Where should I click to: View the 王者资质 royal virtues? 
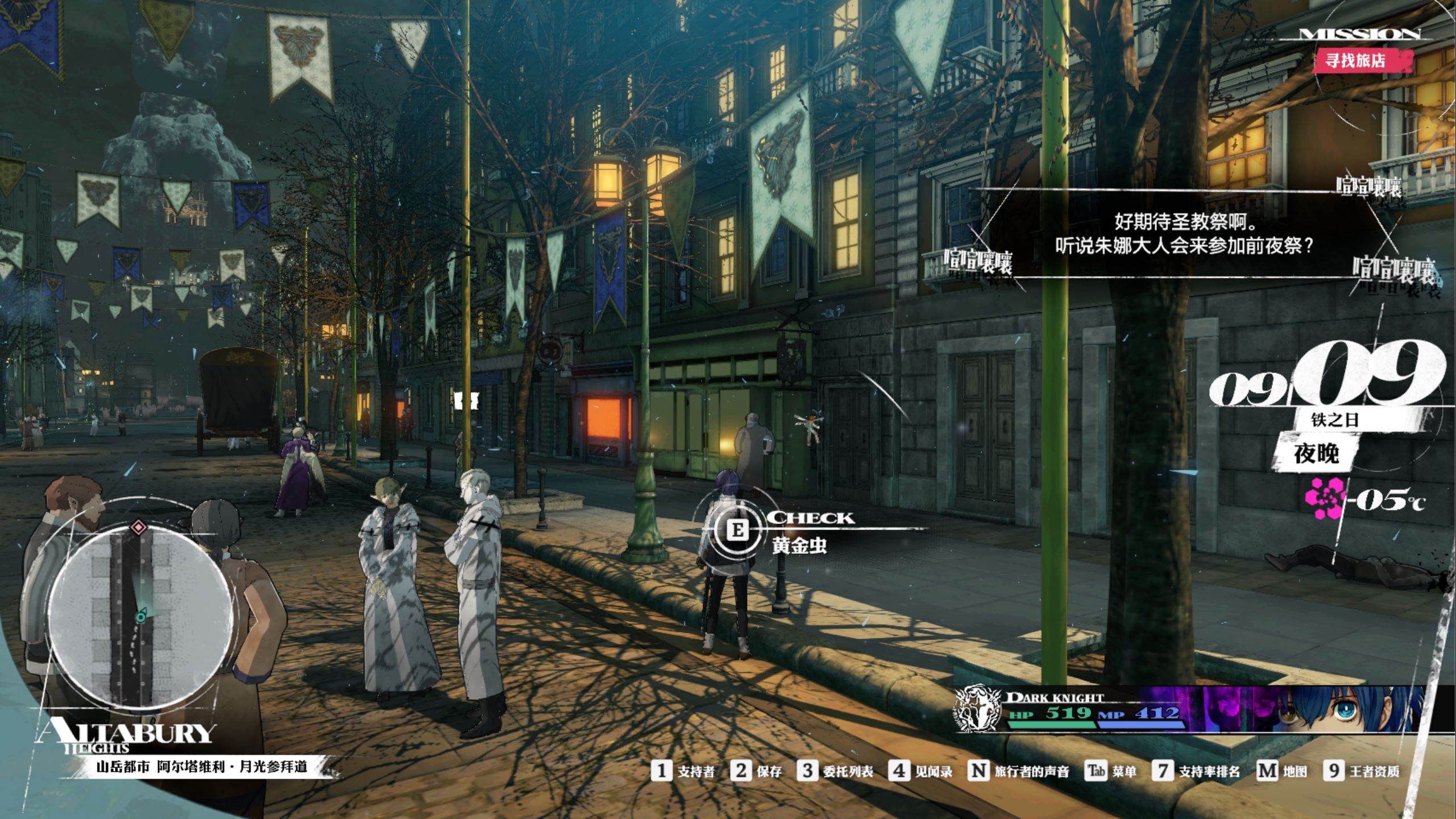pyautogui.click(x=1362, y=771)
